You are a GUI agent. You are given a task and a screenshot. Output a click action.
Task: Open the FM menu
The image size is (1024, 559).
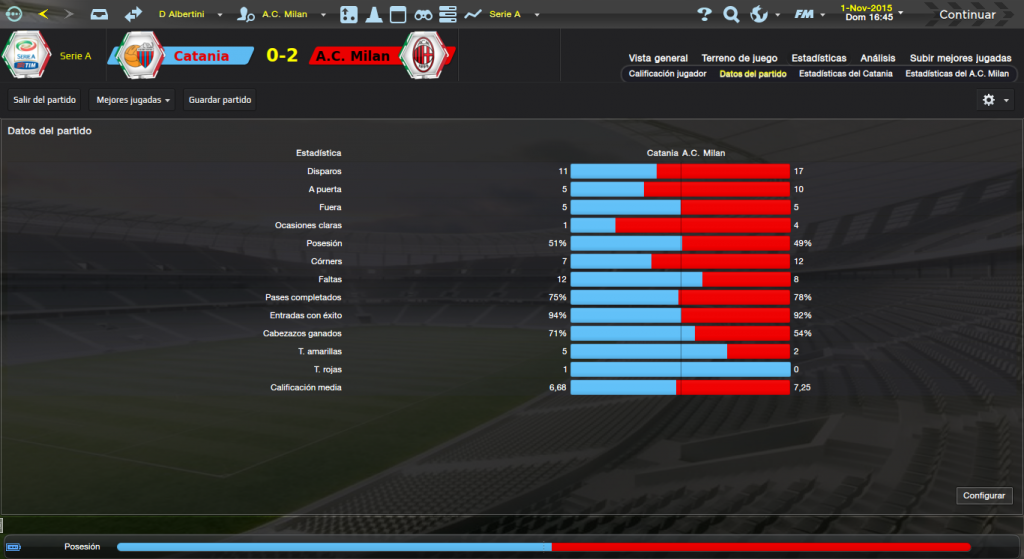(807, 15)
